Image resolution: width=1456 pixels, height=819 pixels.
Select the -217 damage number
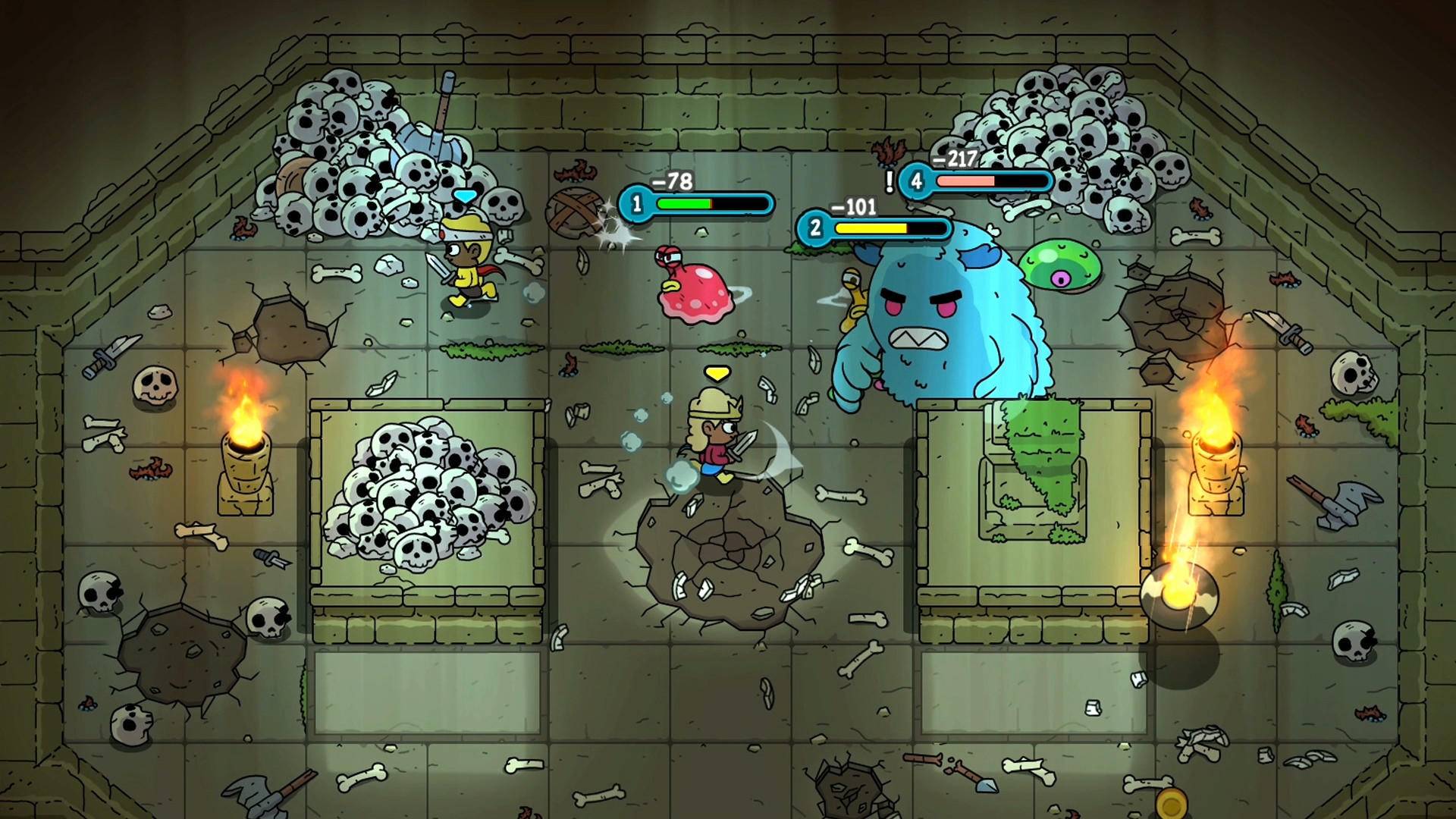(955, 160)
